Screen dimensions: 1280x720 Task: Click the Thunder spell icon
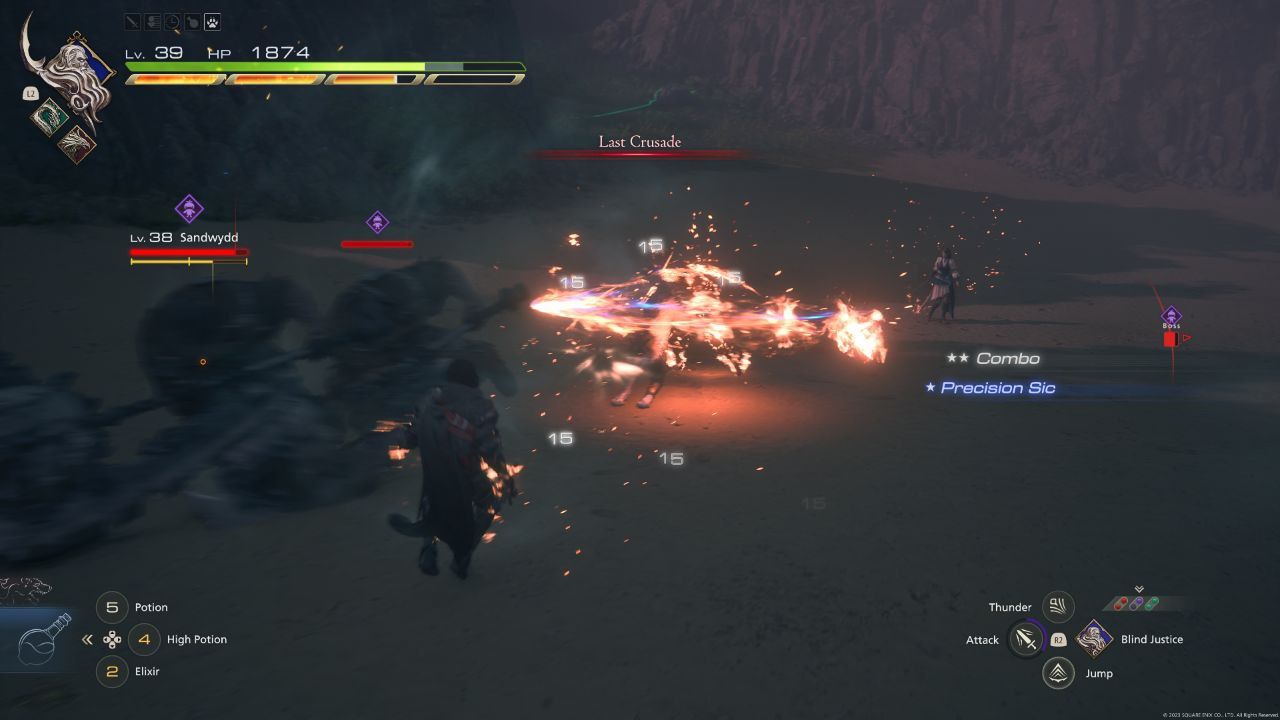point(1057,604)
